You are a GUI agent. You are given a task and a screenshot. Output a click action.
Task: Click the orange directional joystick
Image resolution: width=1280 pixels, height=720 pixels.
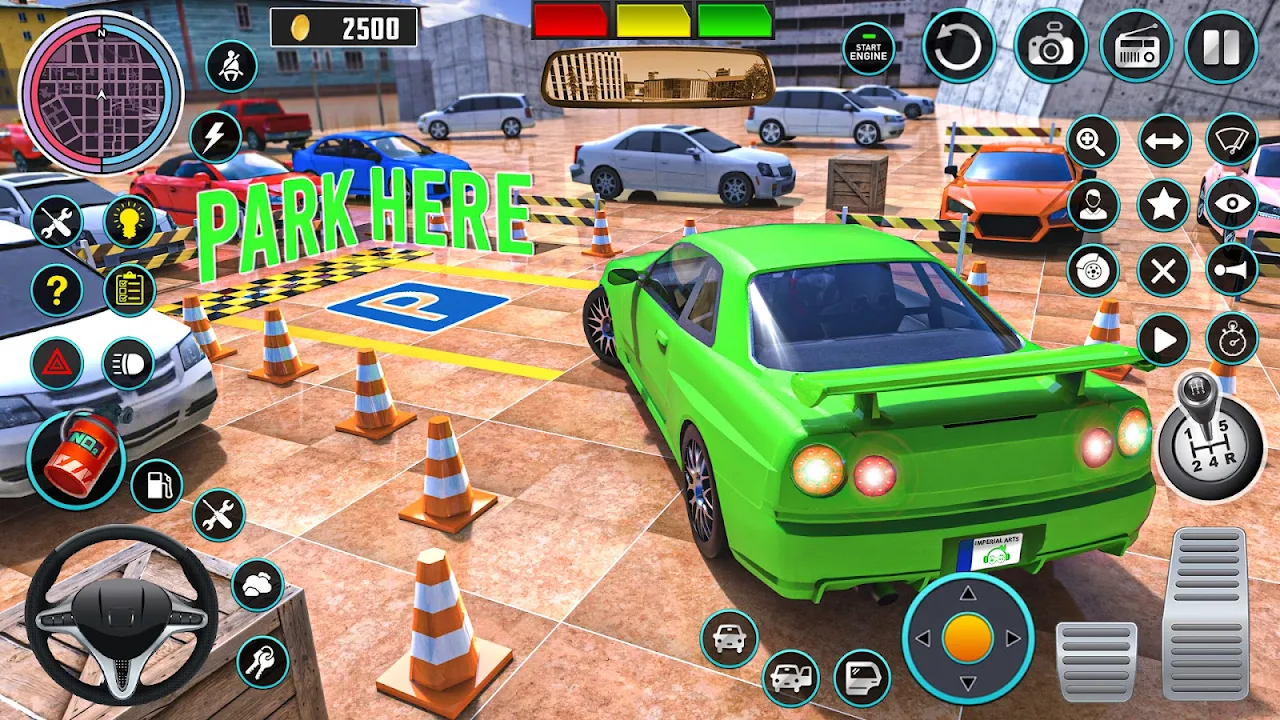pos(967,638)
